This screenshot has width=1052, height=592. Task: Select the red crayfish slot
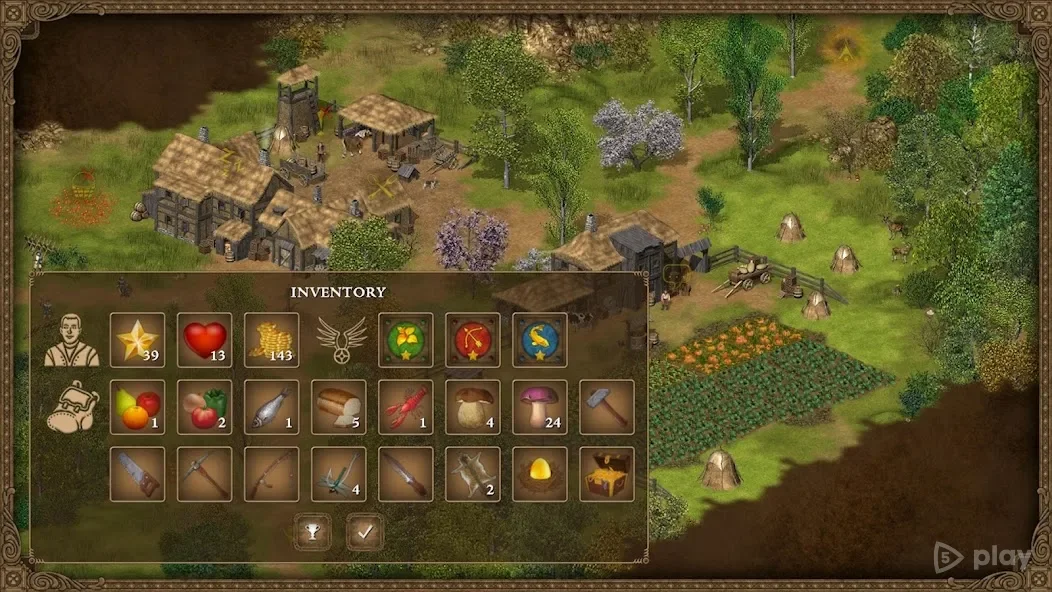coord(405,406)
